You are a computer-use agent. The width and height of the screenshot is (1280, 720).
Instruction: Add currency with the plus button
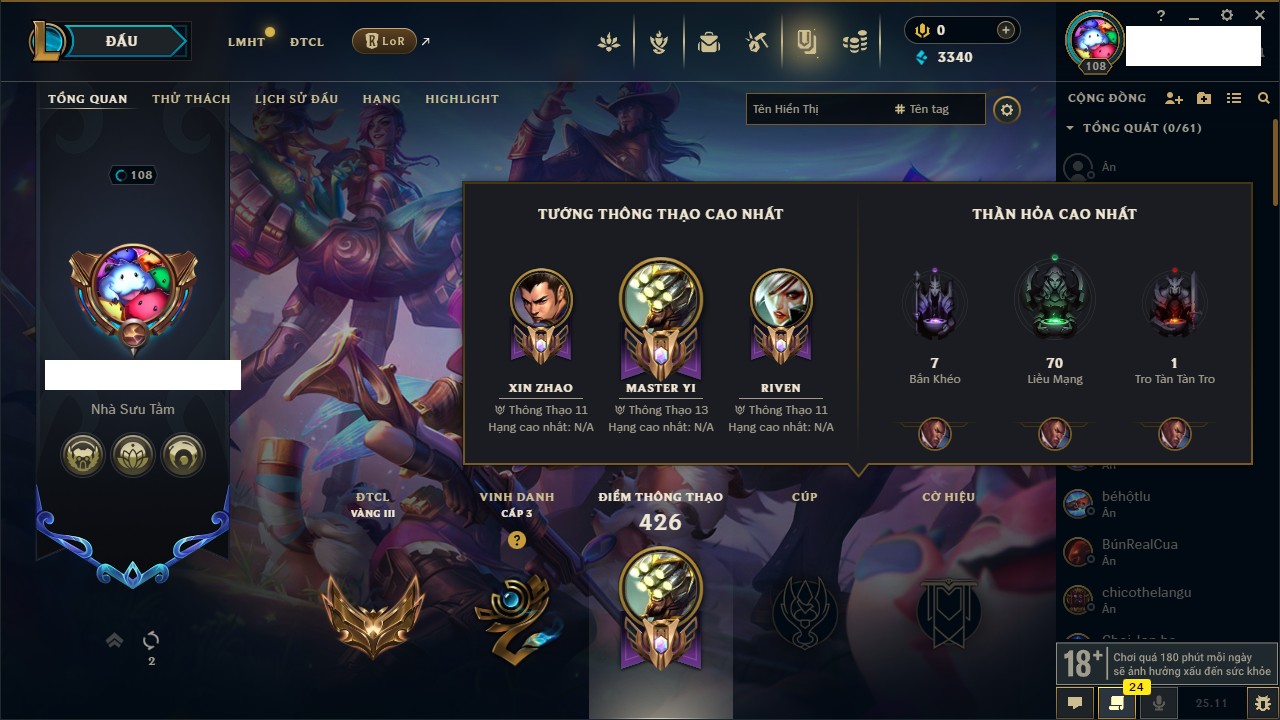(x=1005, y=31)
